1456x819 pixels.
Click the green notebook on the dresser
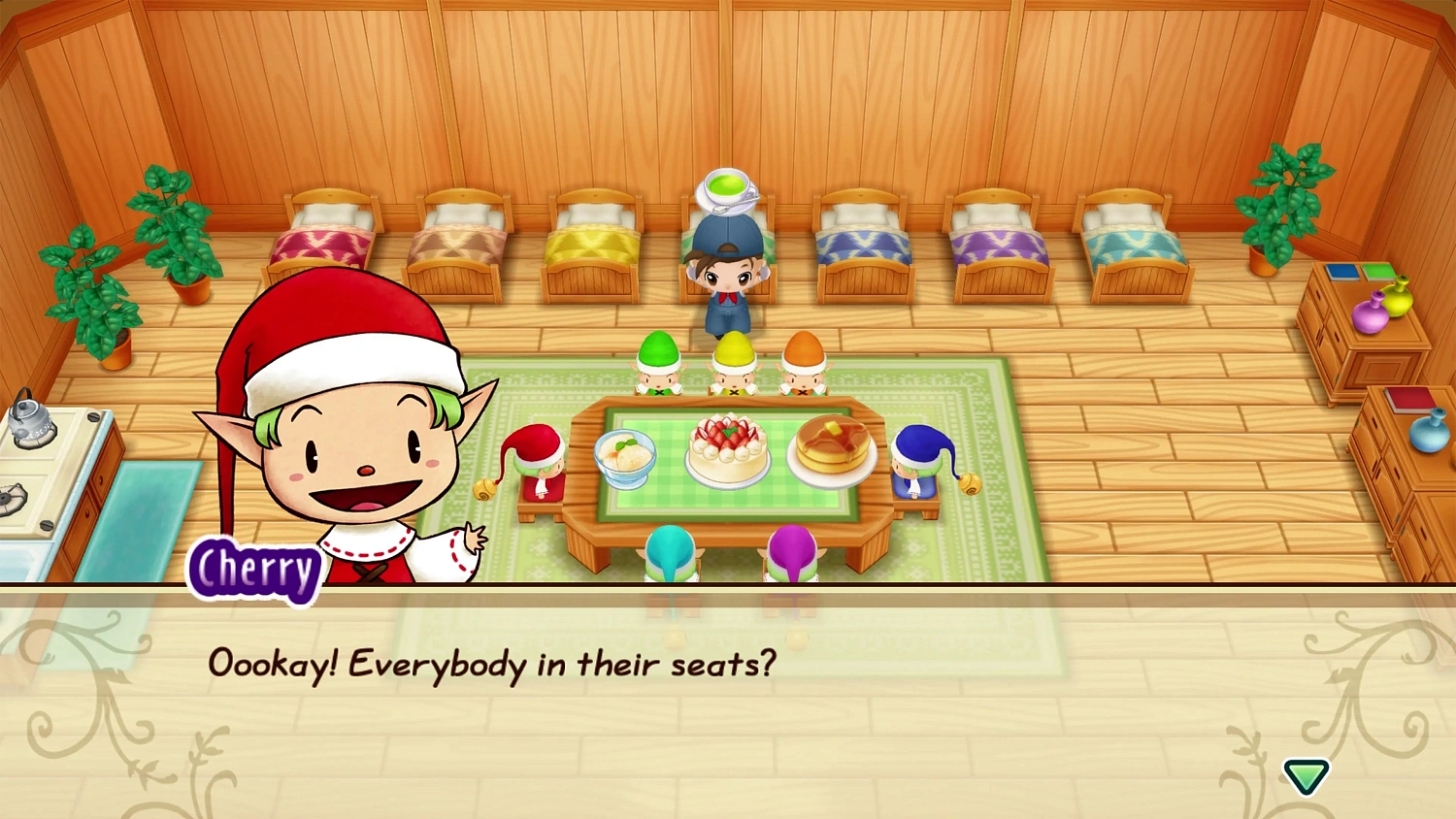point(1378,272)
